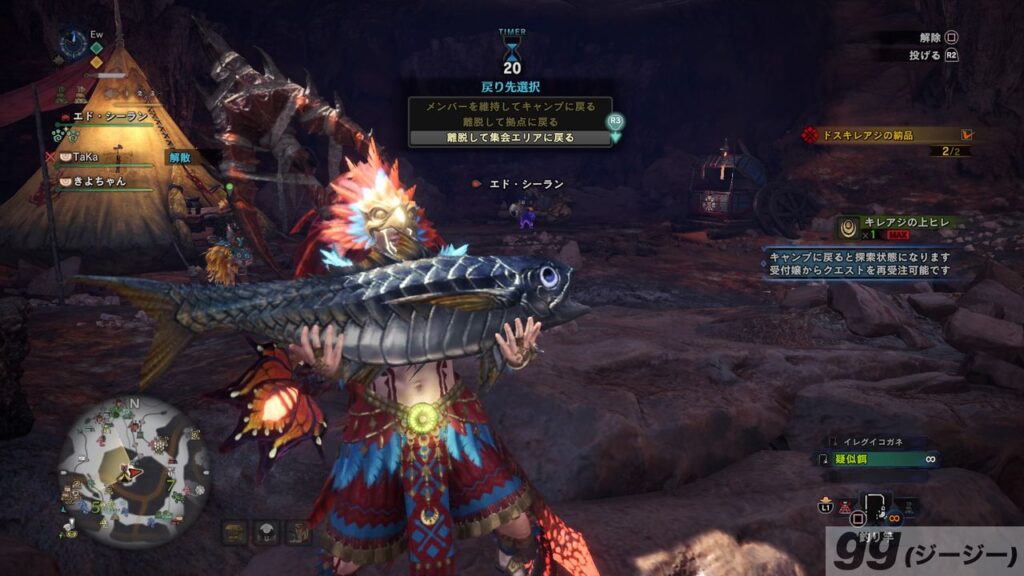
Task: Choose メンバーを維持してキャンプに戻る option
Action: (x=510, y=105)
